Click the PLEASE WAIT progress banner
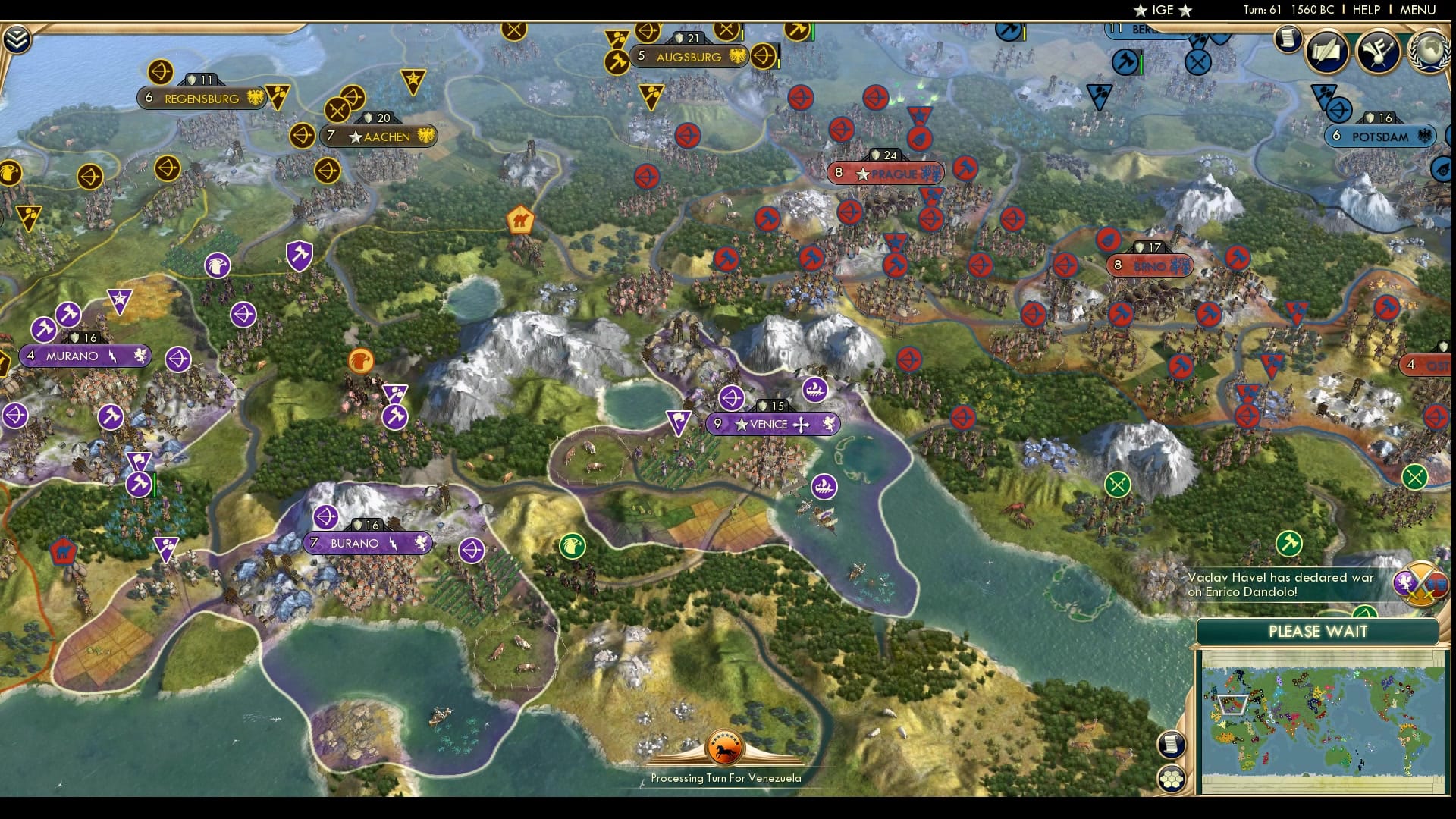Image resolution: width=1456 pixels, height=819 pixels. pos(1318,630)
